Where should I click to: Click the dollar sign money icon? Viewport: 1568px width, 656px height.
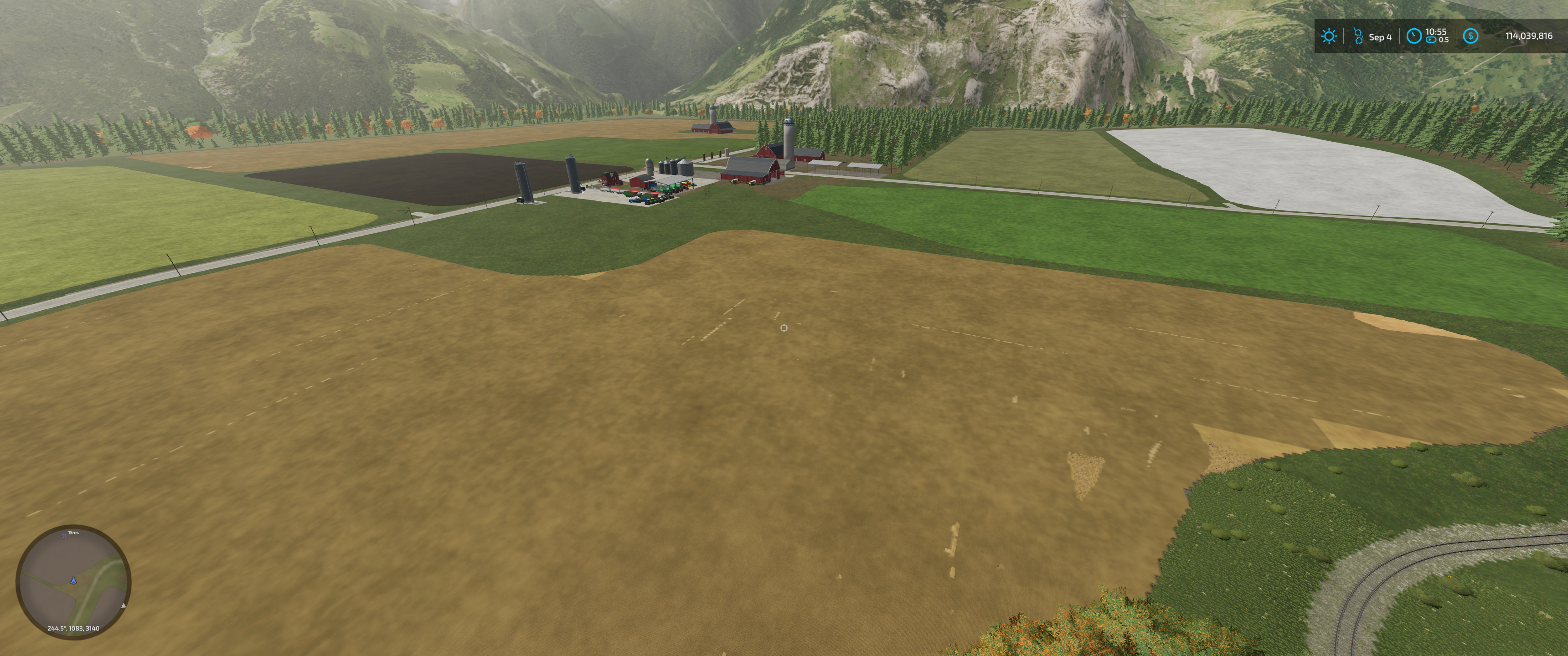pyautogui.click(x=1470, y=36)
